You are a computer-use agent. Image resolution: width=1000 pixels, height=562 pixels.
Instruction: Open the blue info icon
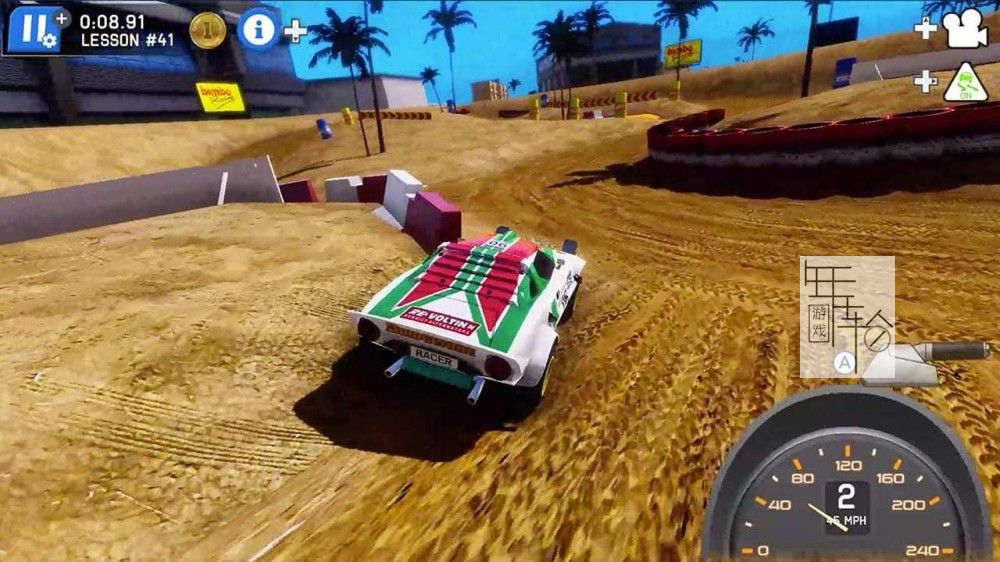tap(258, 29)
